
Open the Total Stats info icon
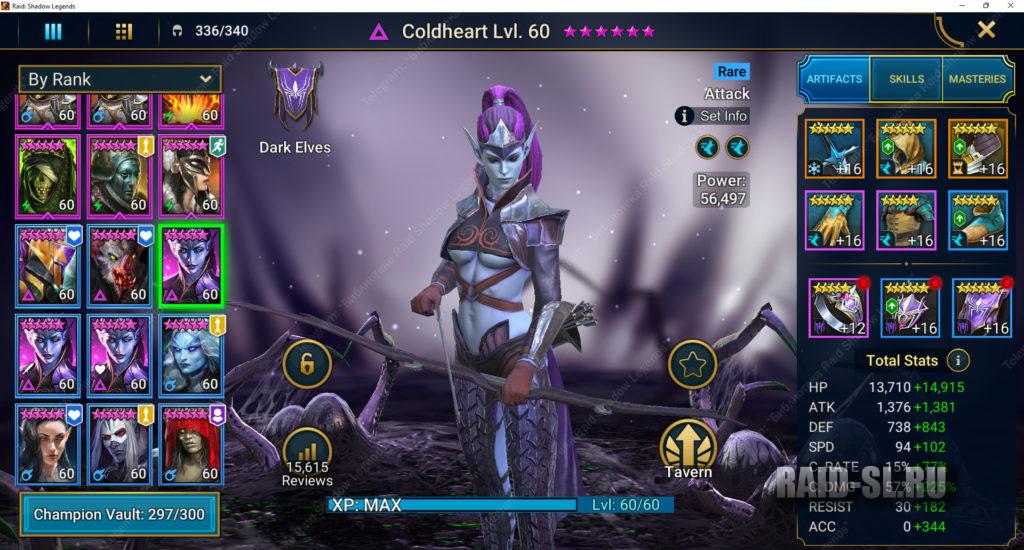tap(958, 360)
